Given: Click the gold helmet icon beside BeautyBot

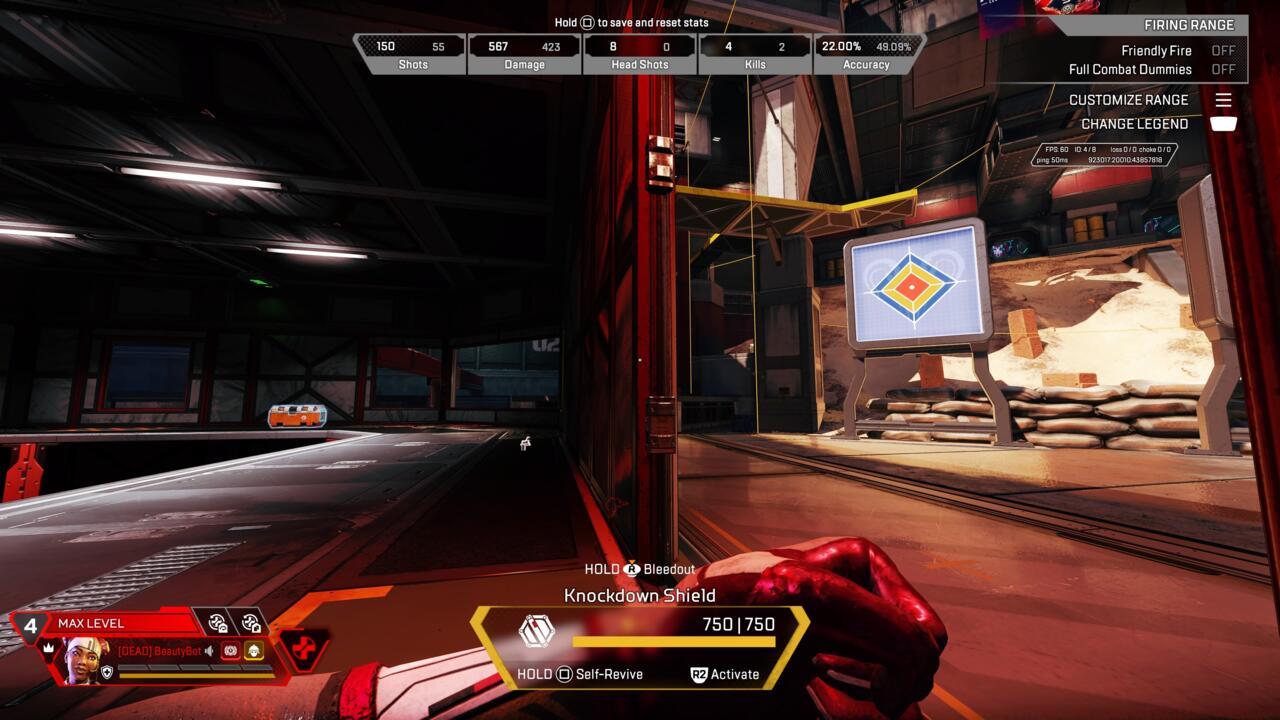Looking at the screenshot, I should pos(254,651).
